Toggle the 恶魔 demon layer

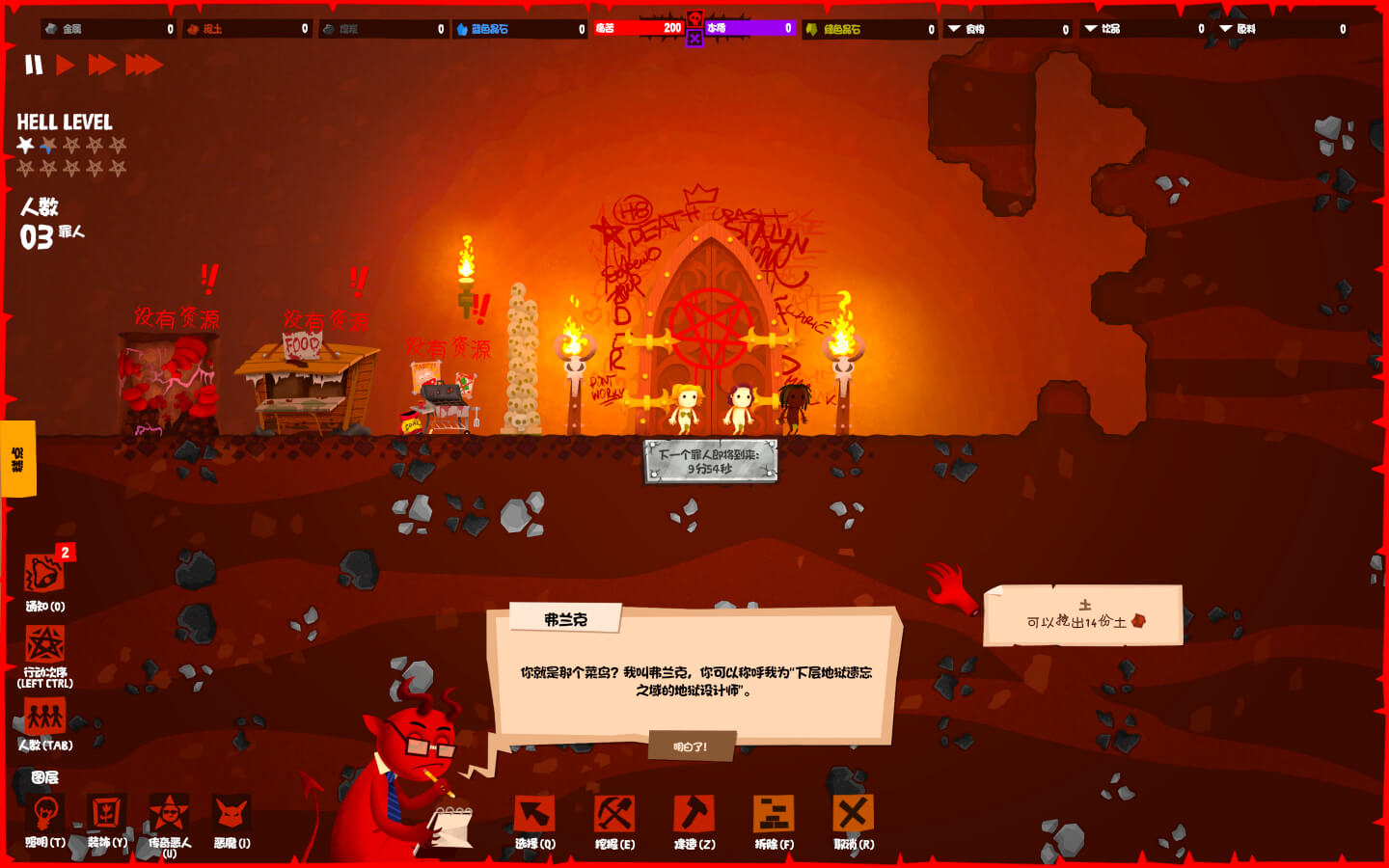click(231, 814)
